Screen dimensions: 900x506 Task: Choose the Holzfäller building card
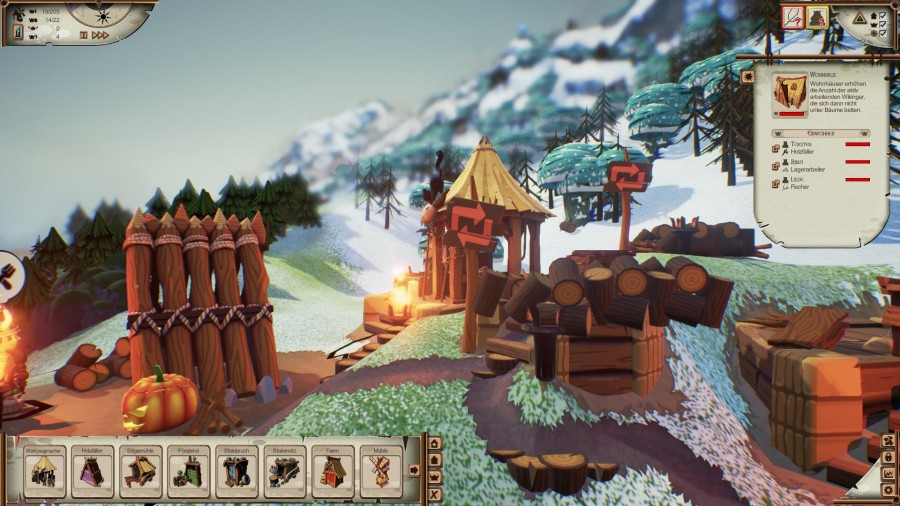coord(92,471)
